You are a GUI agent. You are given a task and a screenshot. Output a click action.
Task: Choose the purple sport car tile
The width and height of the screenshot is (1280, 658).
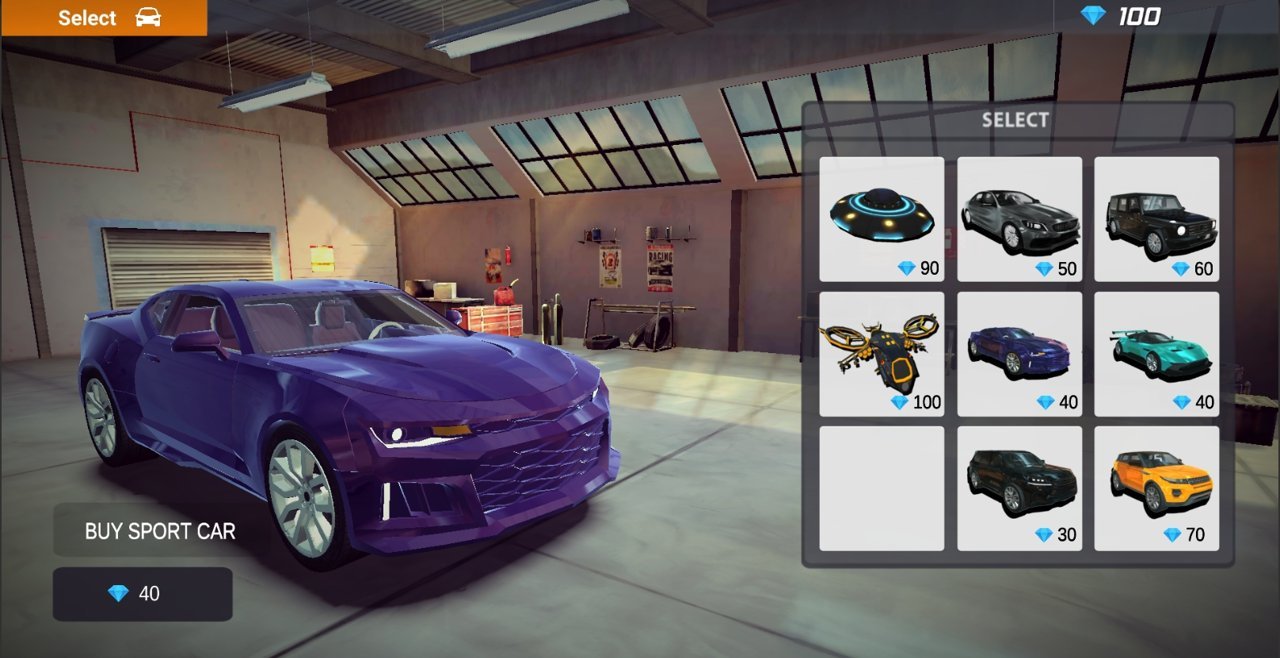1019,354
